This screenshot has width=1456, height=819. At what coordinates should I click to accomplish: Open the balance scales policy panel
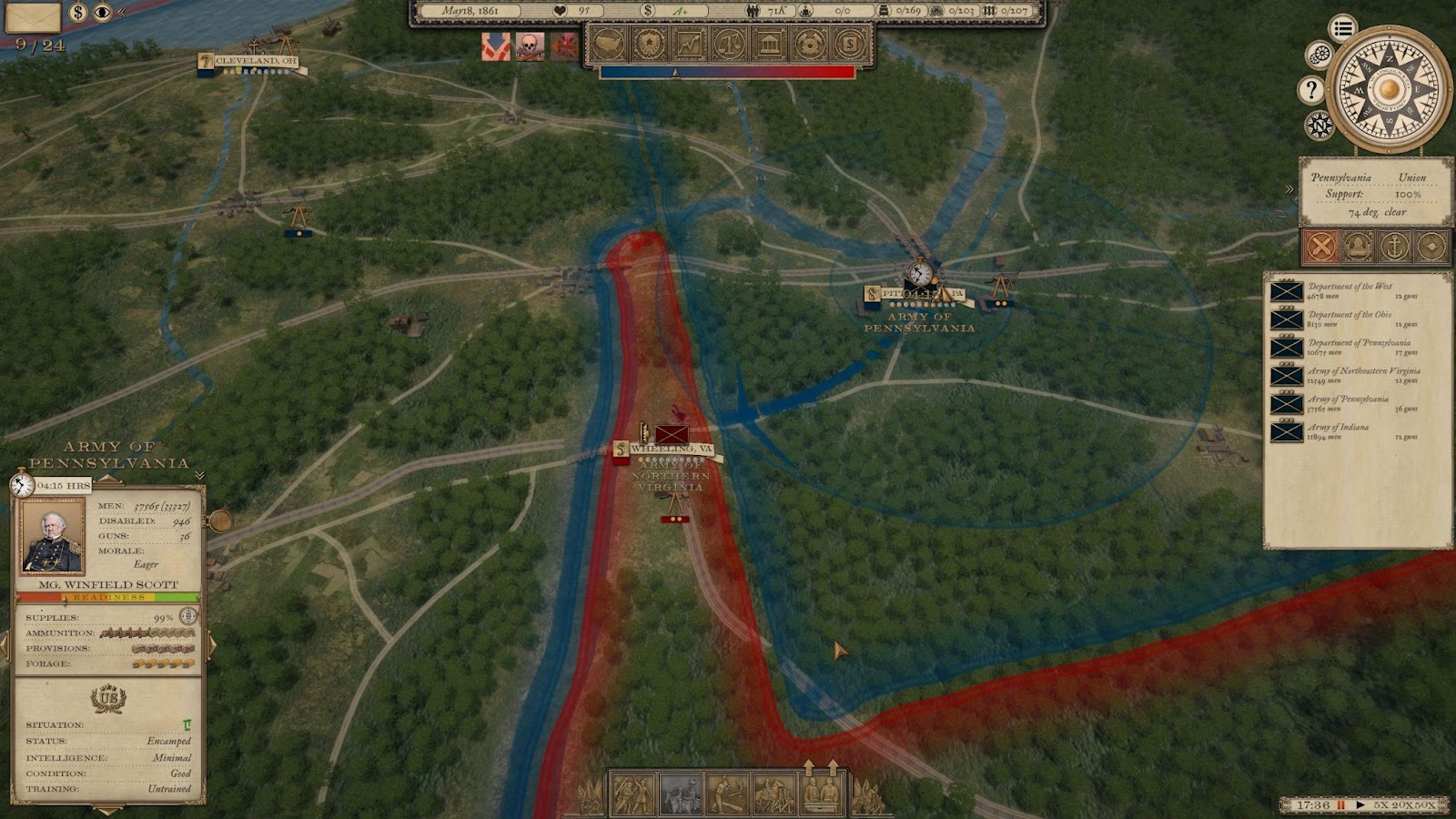point(730,43)
